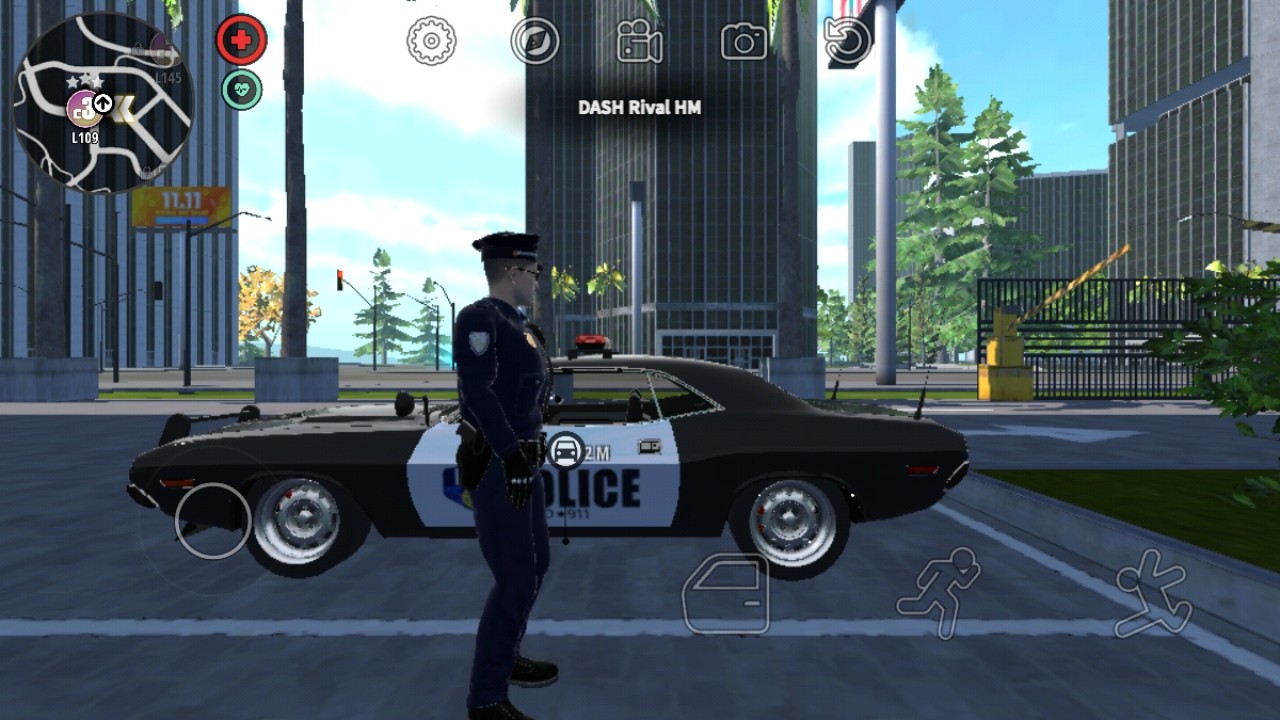Open the game settings gear icon
Image resolution: width=1280 pixels, height=720 pixels.
[x=430, y=42]
